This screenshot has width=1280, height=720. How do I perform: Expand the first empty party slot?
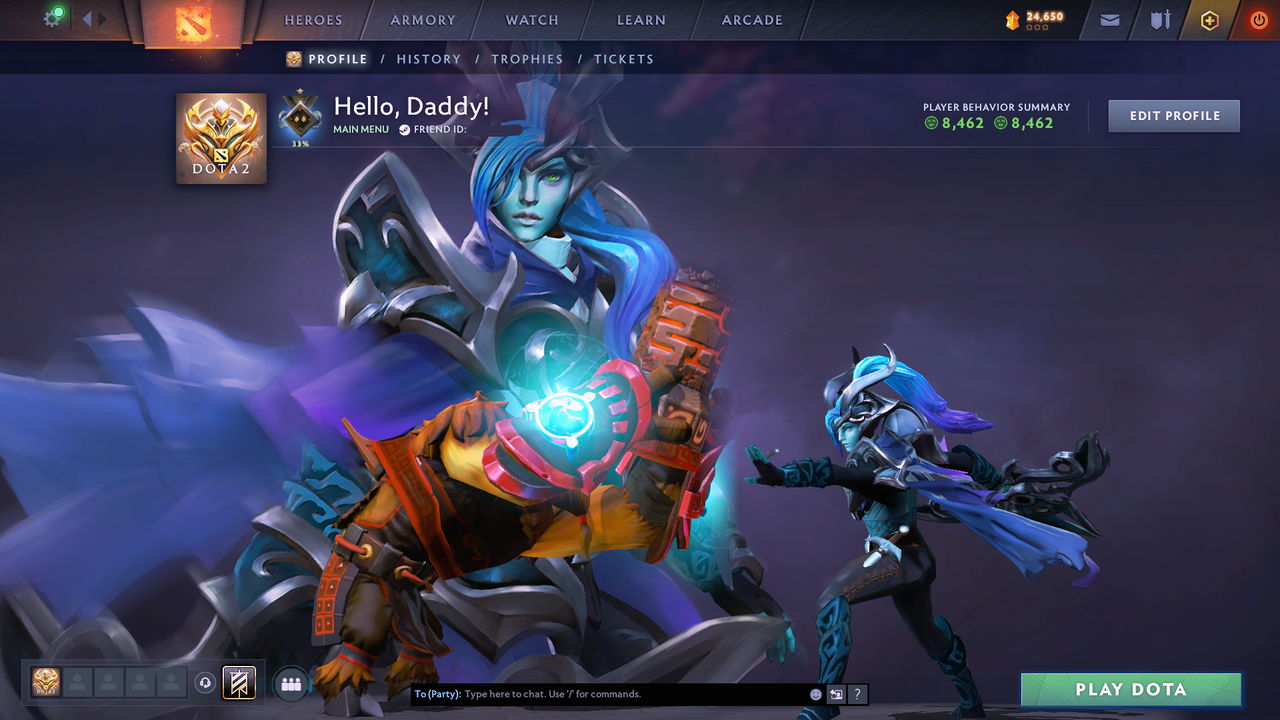click(x=79, y=683)
